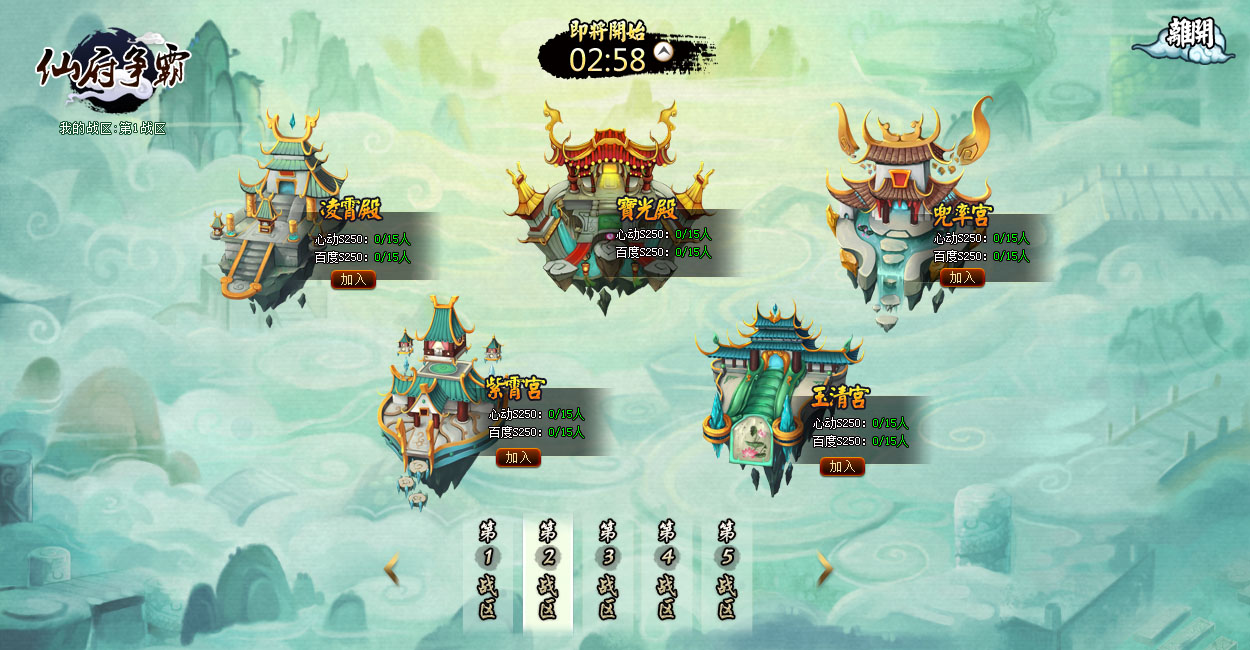Screen dimensions: 1250x650
Task: Click the 離開 leave button
Action: click(x=1189, y=35)
